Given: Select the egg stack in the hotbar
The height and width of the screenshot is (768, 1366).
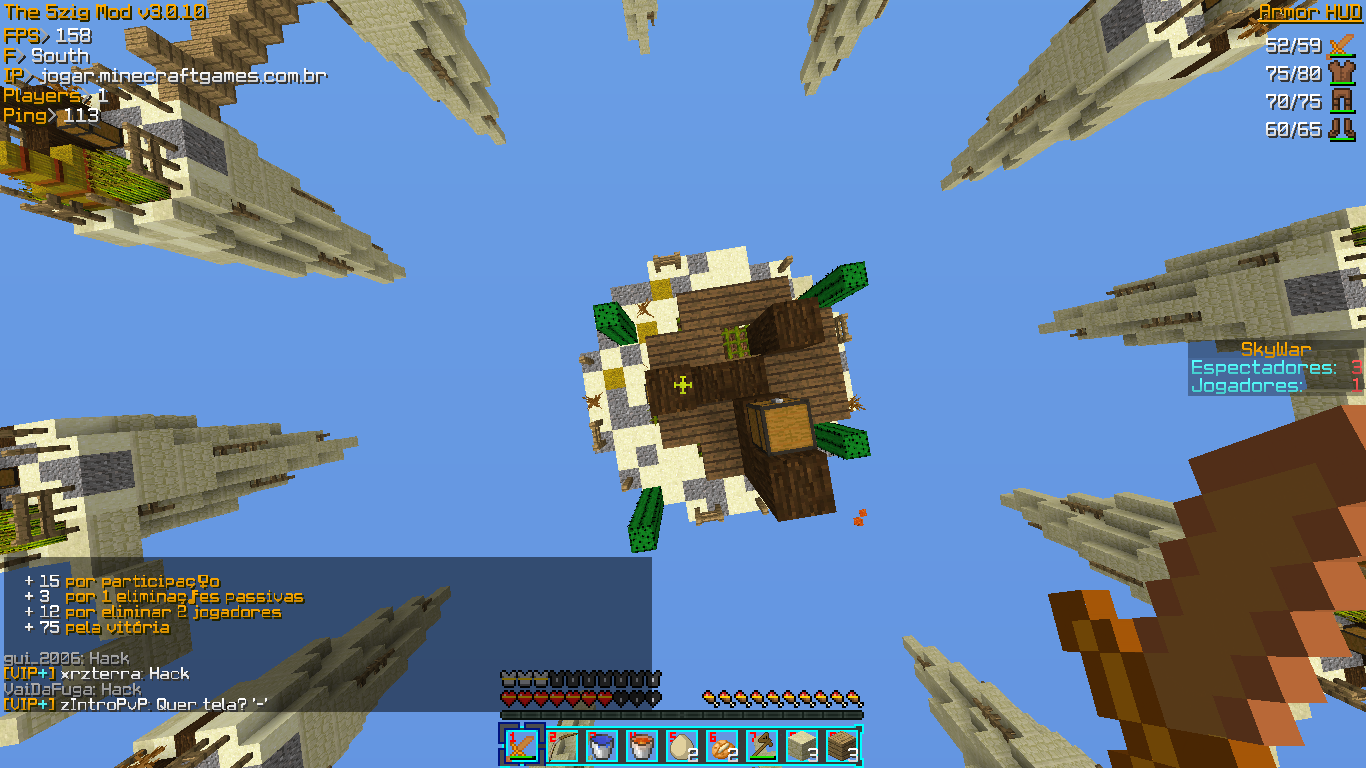Looking at the screenshot, I should [x=681, y=746].
